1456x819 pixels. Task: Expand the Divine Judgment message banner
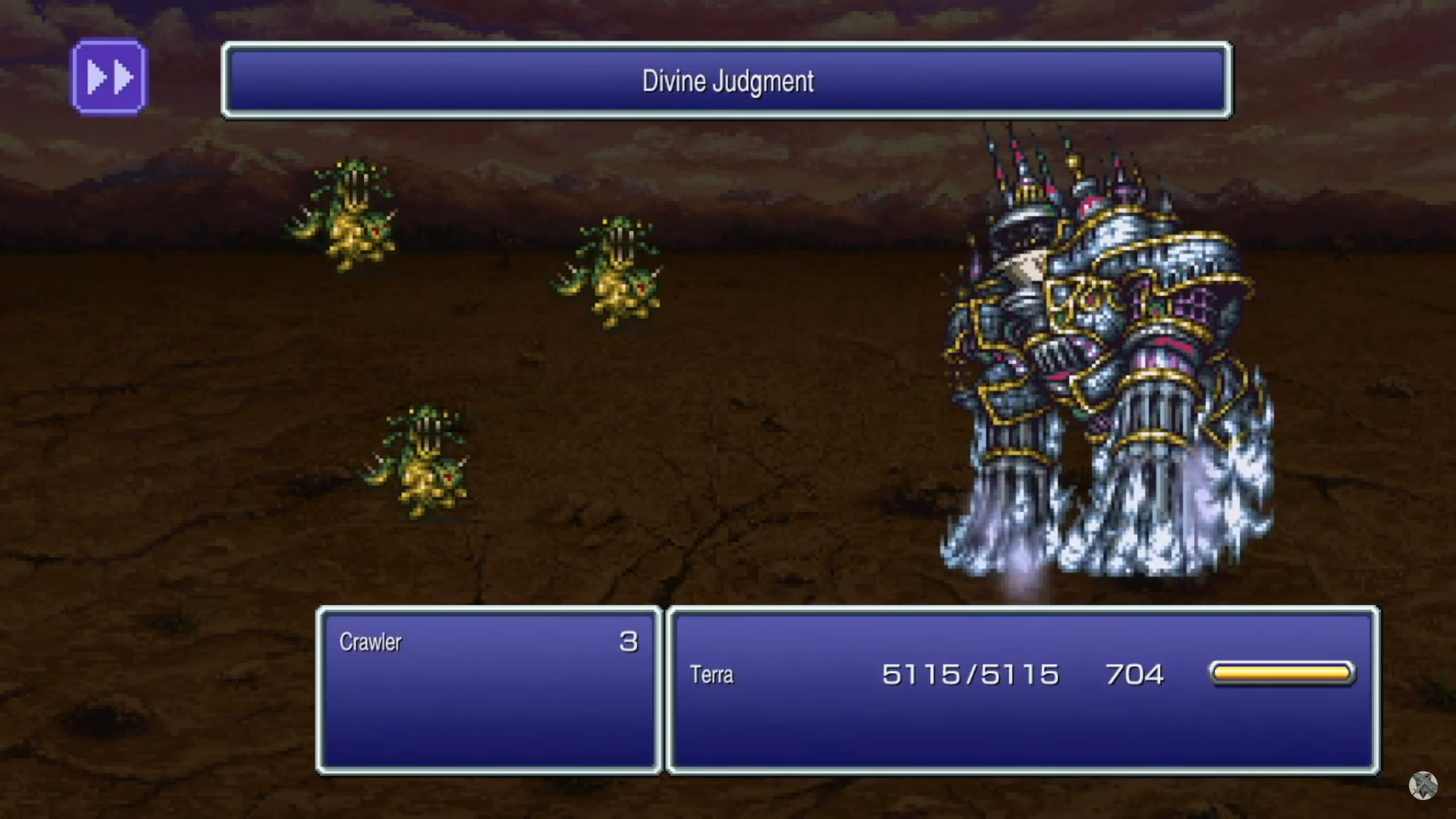point(725,81)
